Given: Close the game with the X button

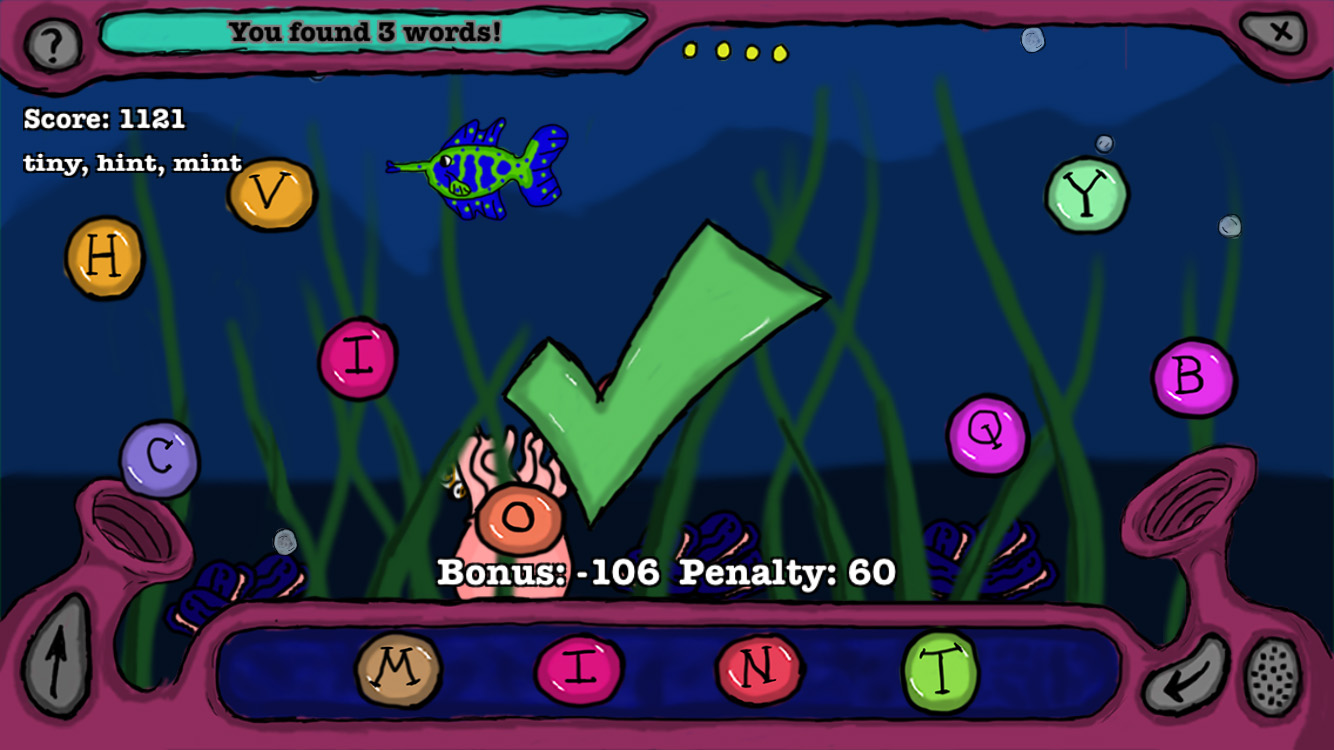Looking at the screenshot, I should (x=1279, y=32).
